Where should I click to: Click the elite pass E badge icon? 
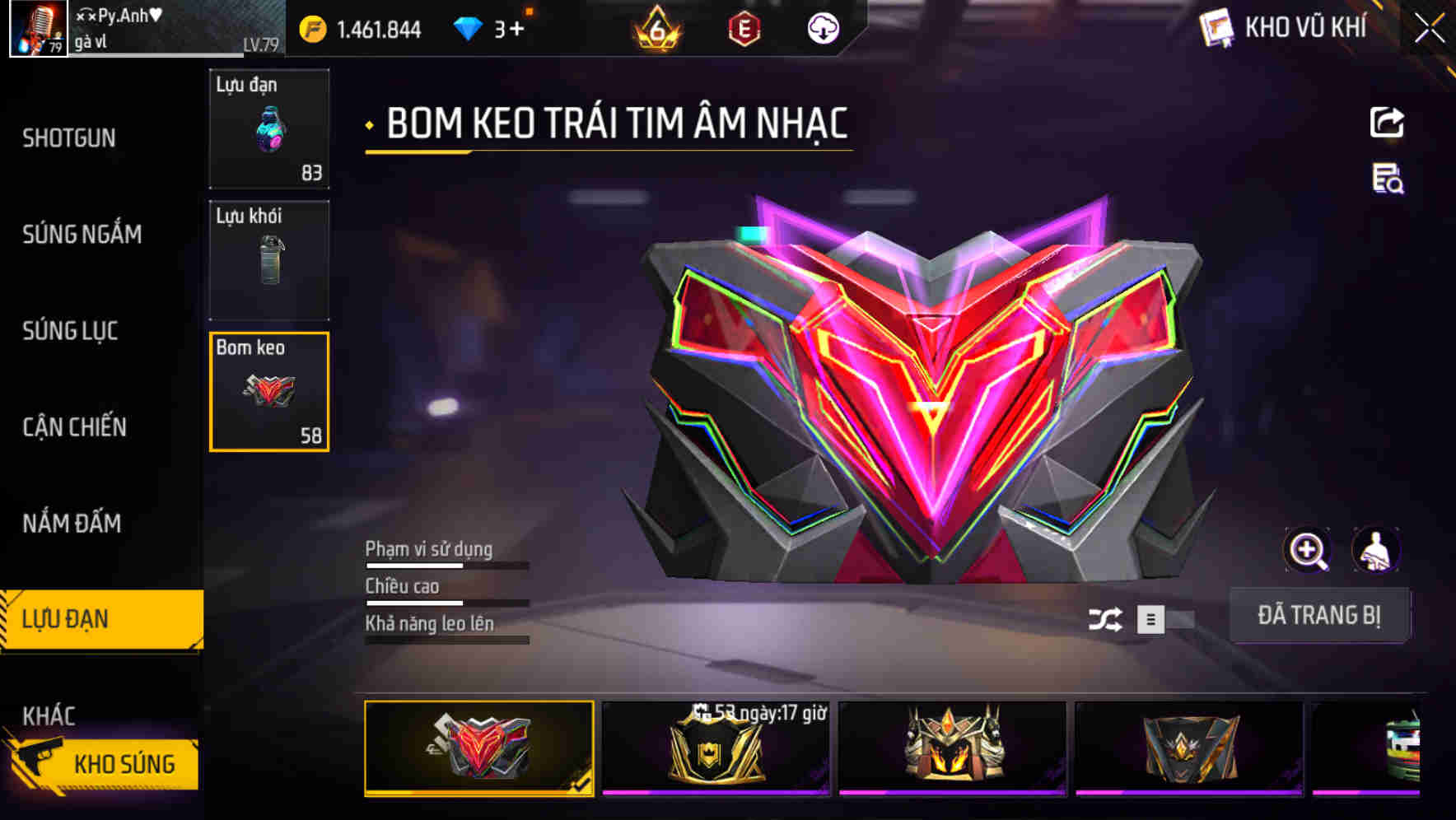tap(744, 28)
